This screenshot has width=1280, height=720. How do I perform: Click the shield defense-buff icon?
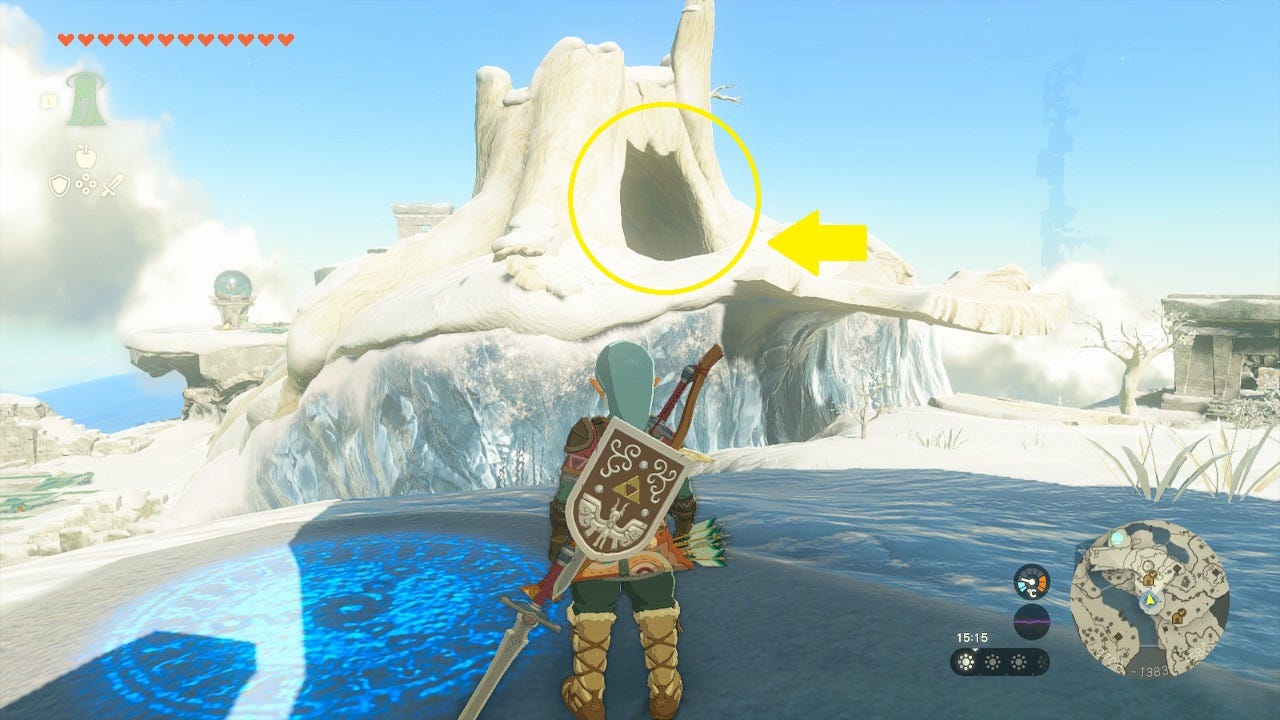click(x=59, y=186)
